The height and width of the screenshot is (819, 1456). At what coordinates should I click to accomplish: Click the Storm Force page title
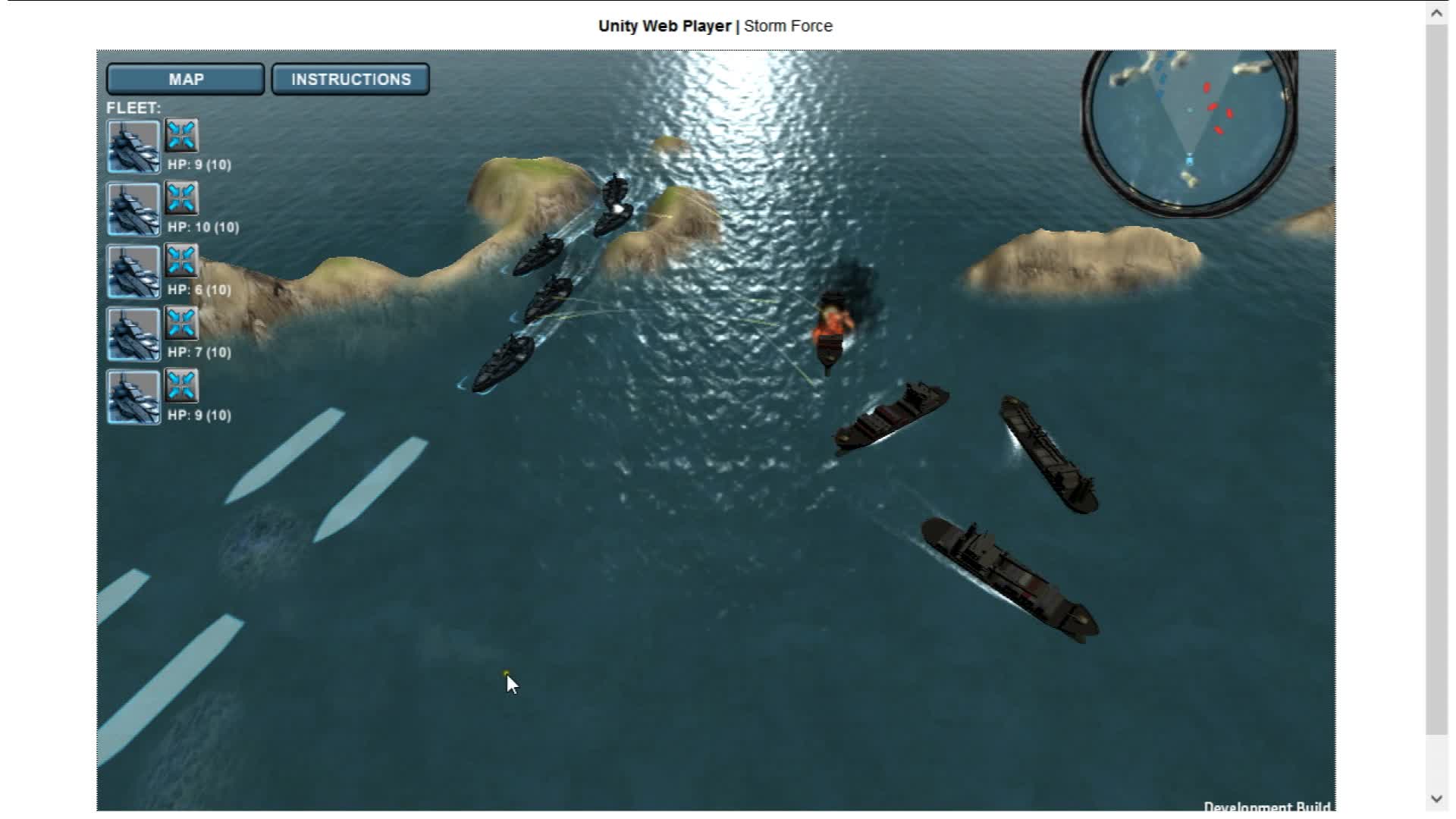pyautogui.click(x=788, y=25)
